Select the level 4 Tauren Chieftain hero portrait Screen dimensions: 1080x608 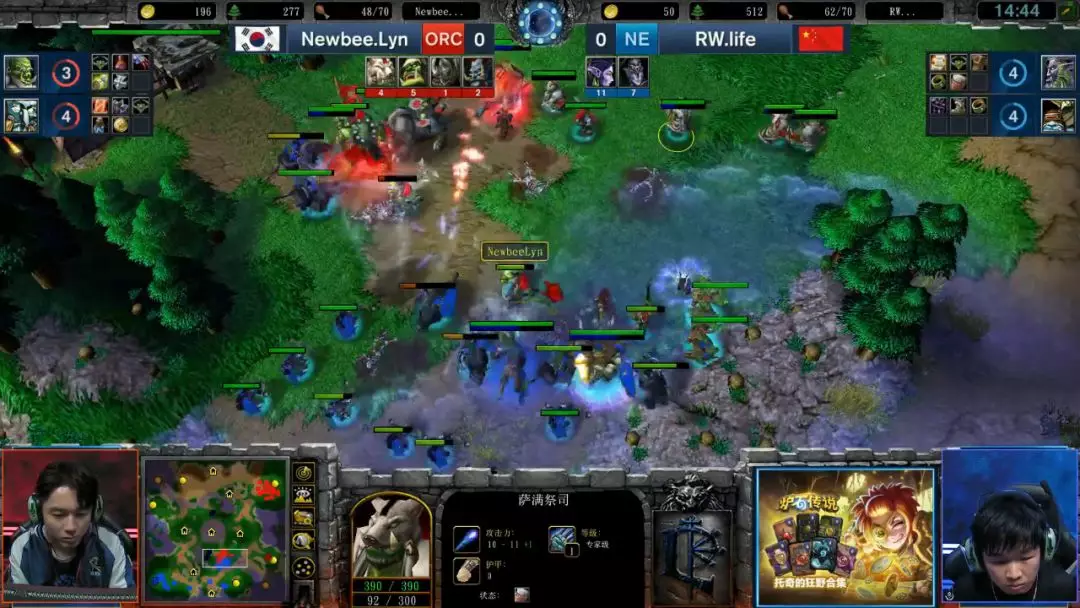tap(21, 115)
